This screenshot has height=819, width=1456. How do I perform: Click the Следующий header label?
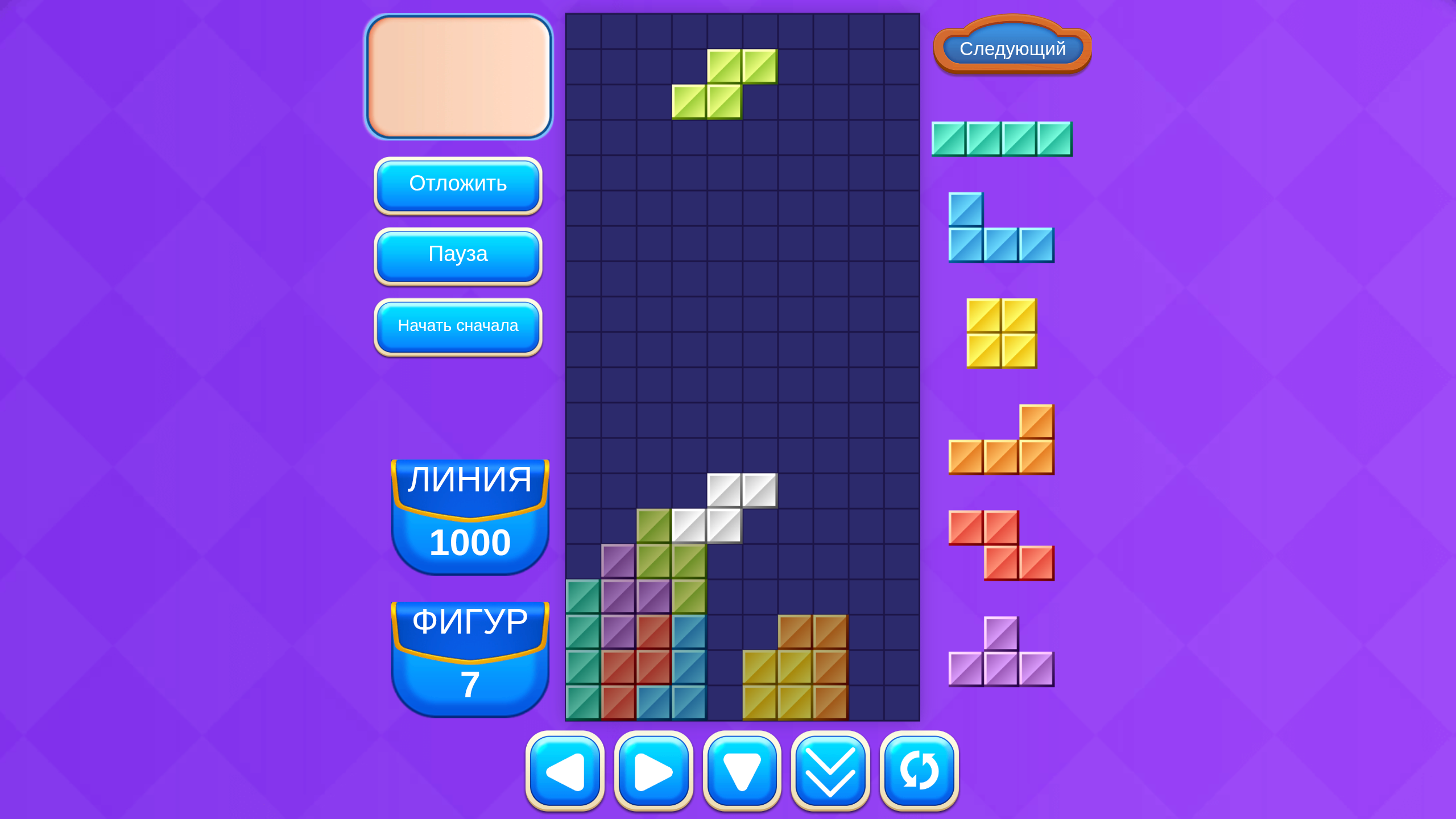pyautogui.click(x=1011, y=50)
